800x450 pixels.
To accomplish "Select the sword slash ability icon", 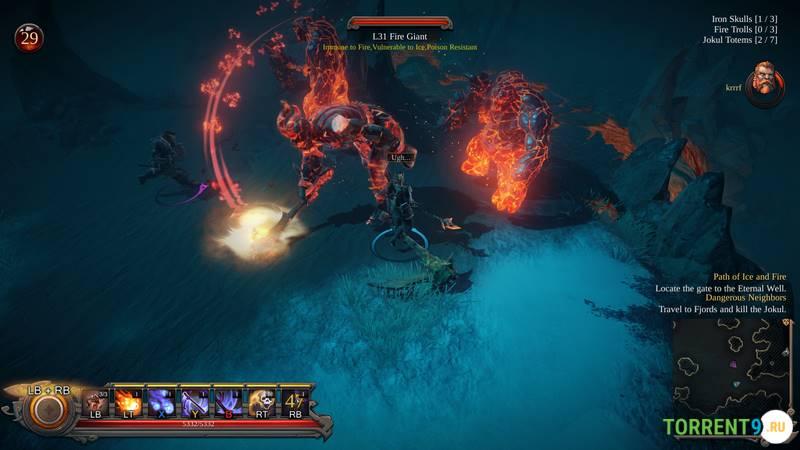I will point(195,402).
